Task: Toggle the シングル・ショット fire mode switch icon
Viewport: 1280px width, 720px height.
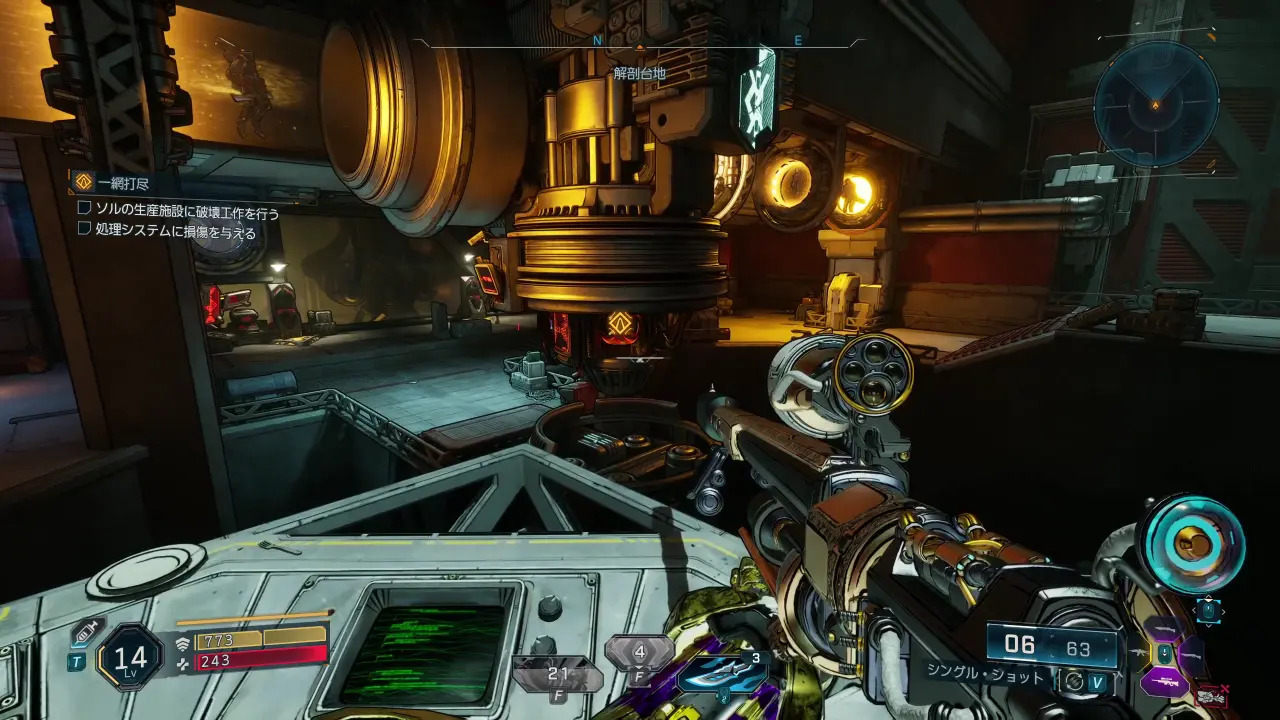Action: tap(1073, 679)
